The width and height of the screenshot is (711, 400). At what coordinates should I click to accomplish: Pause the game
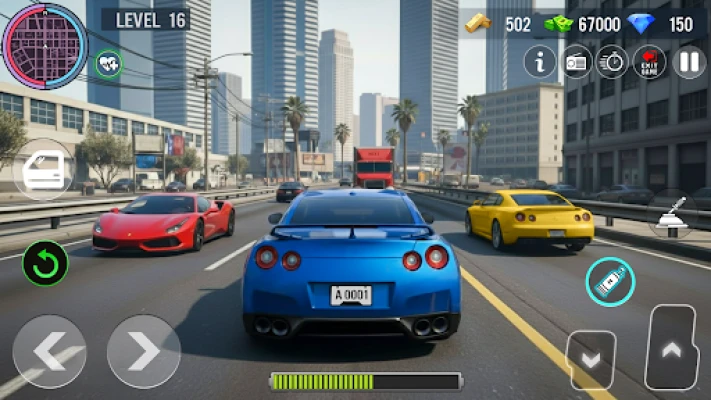coord(688,62)
